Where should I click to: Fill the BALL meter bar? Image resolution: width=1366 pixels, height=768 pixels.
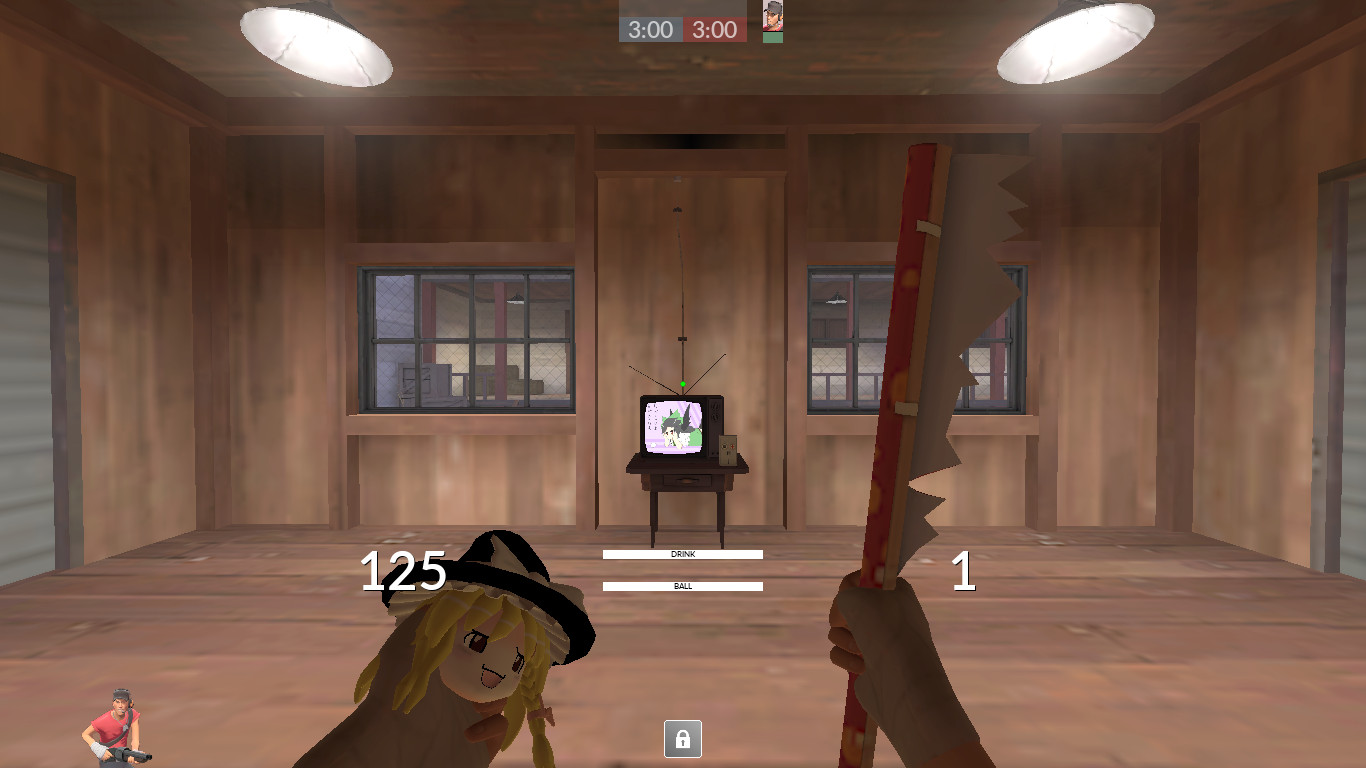683,585
